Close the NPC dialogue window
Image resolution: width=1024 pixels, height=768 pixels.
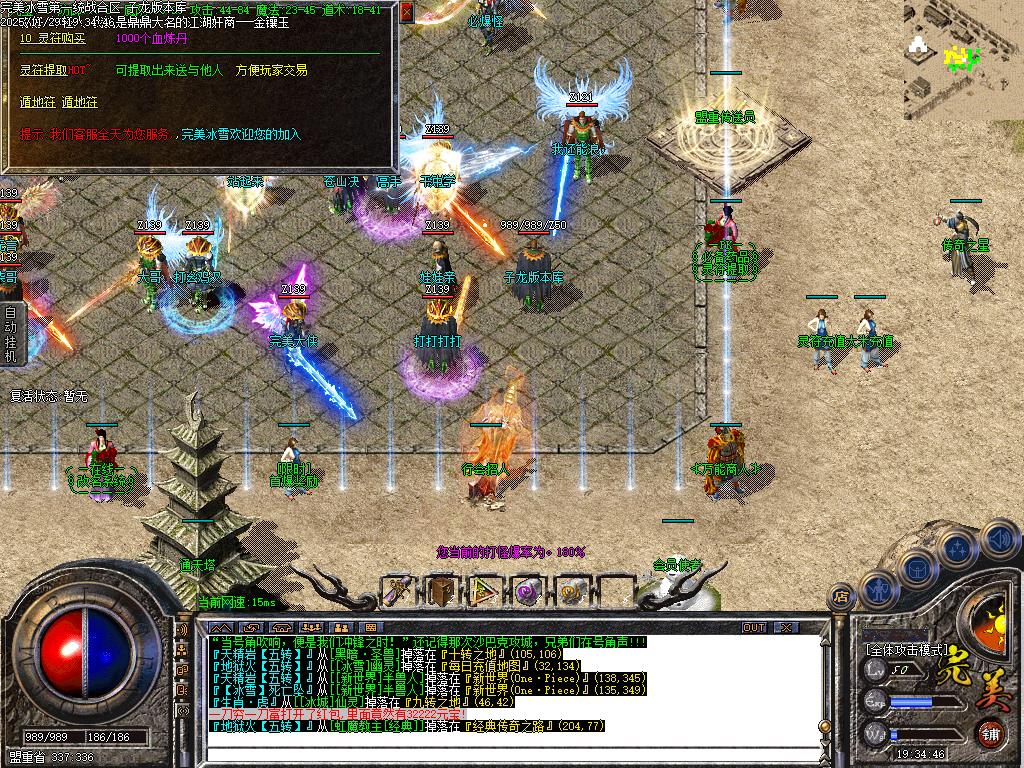coord(406,13)
